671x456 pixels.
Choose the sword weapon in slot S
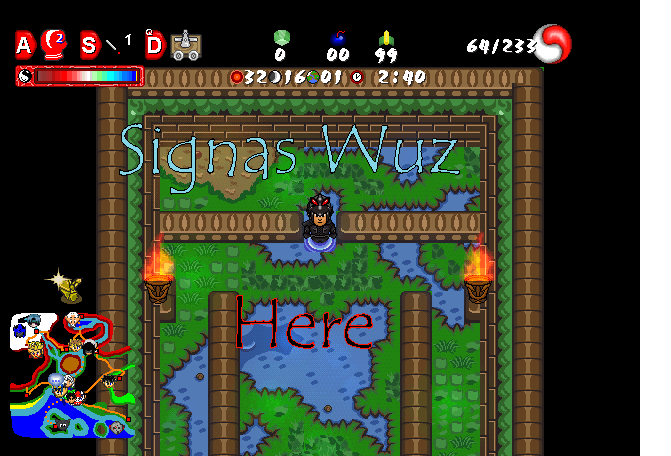[x=117, y=44]
